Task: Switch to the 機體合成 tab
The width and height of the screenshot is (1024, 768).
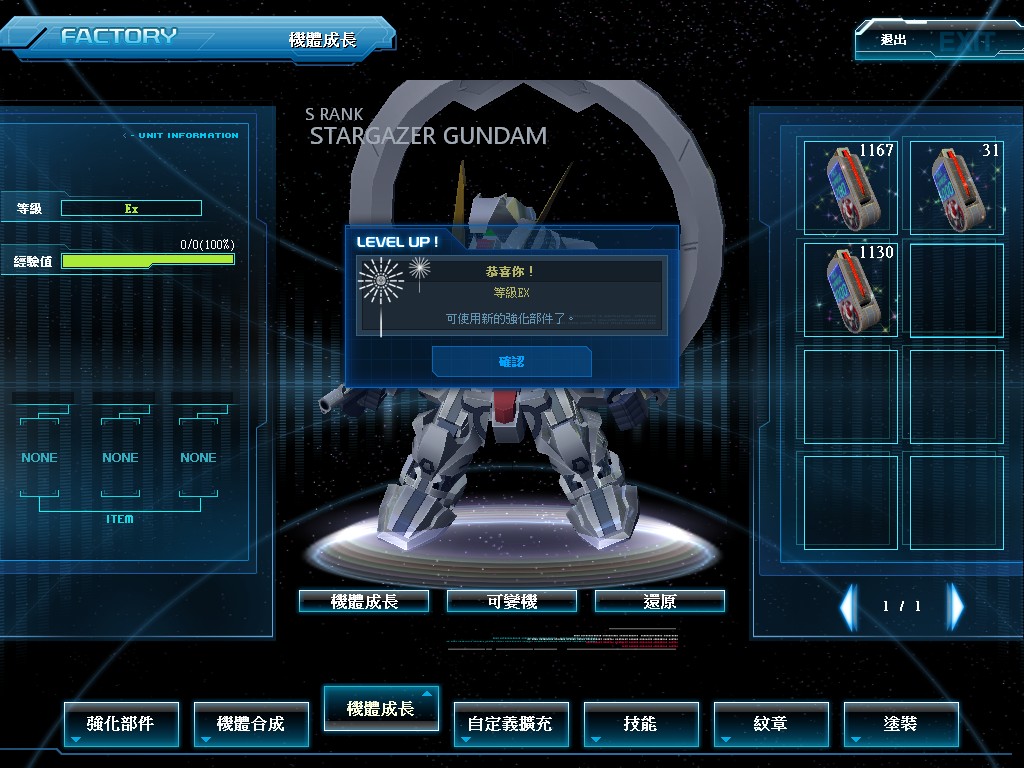Action: (x=251, y=723)
